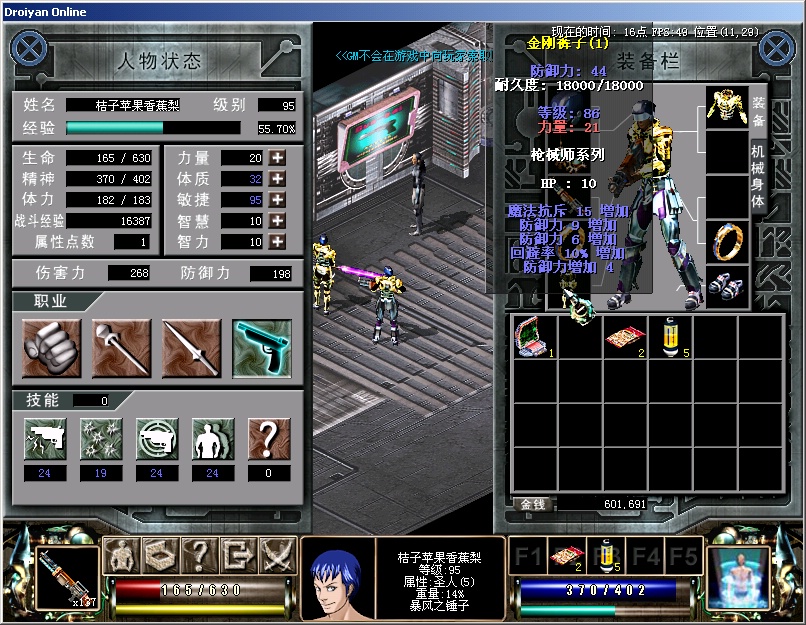Screen dimensions: 806x625
Task: Add a point to 力量 (strength)
Action: (x=277, y=158)
